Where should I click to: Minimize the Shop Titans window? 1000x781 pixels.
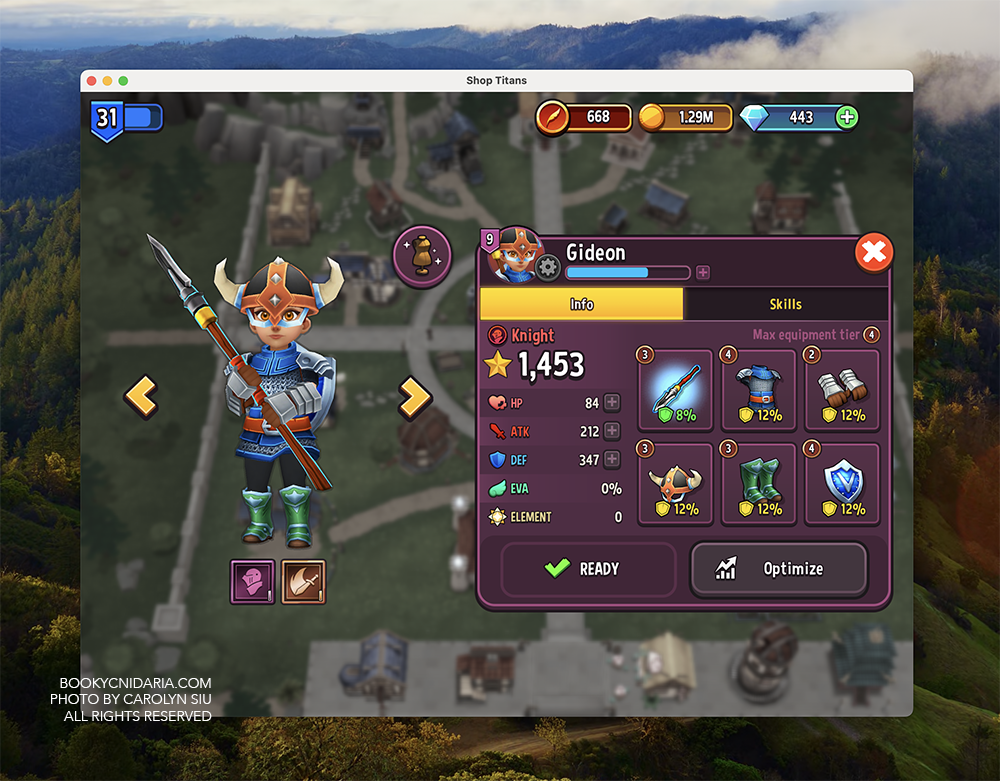pos(107,80)
